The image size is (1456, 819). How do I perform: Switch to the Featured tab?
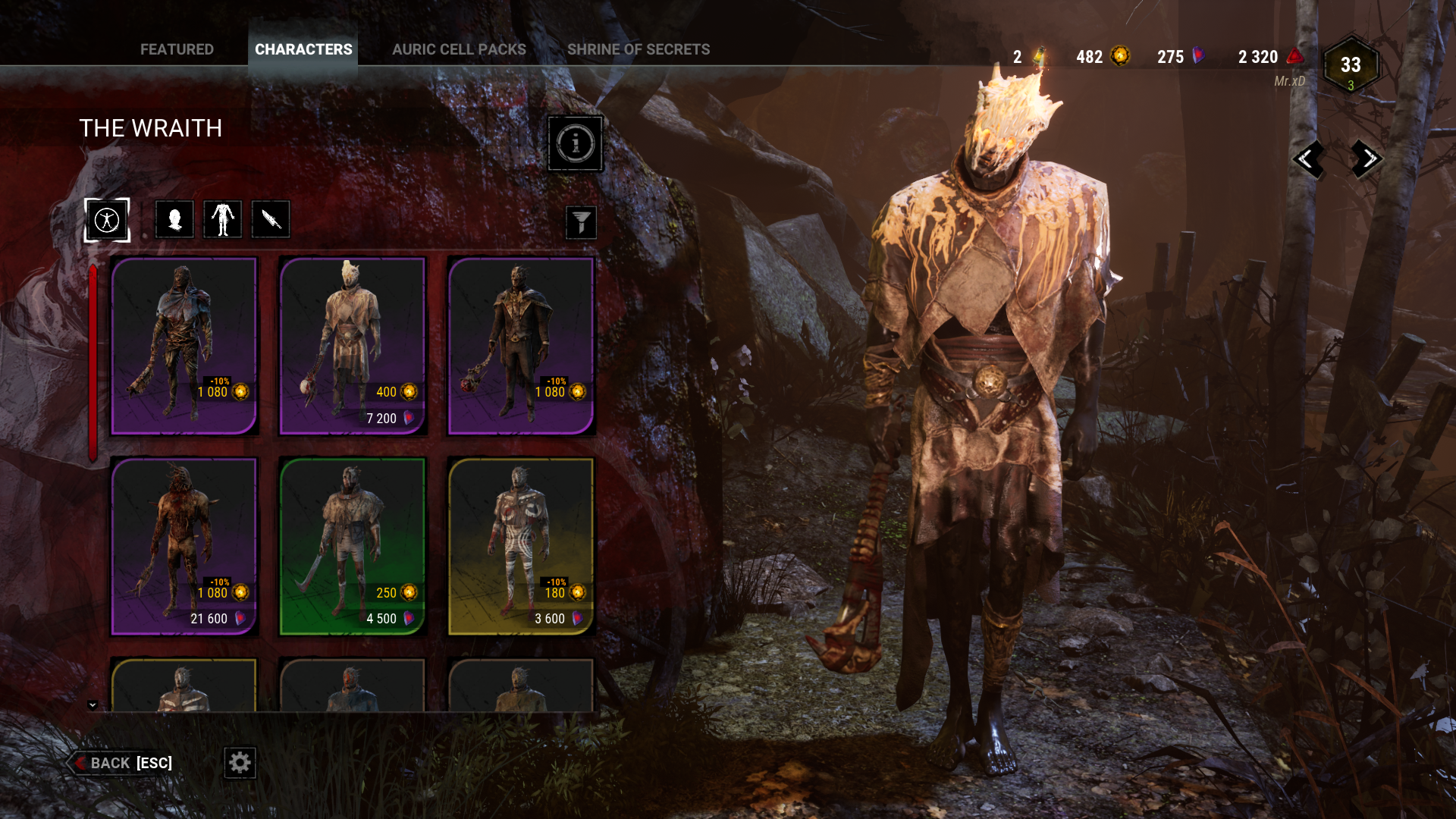coord(177,49)
